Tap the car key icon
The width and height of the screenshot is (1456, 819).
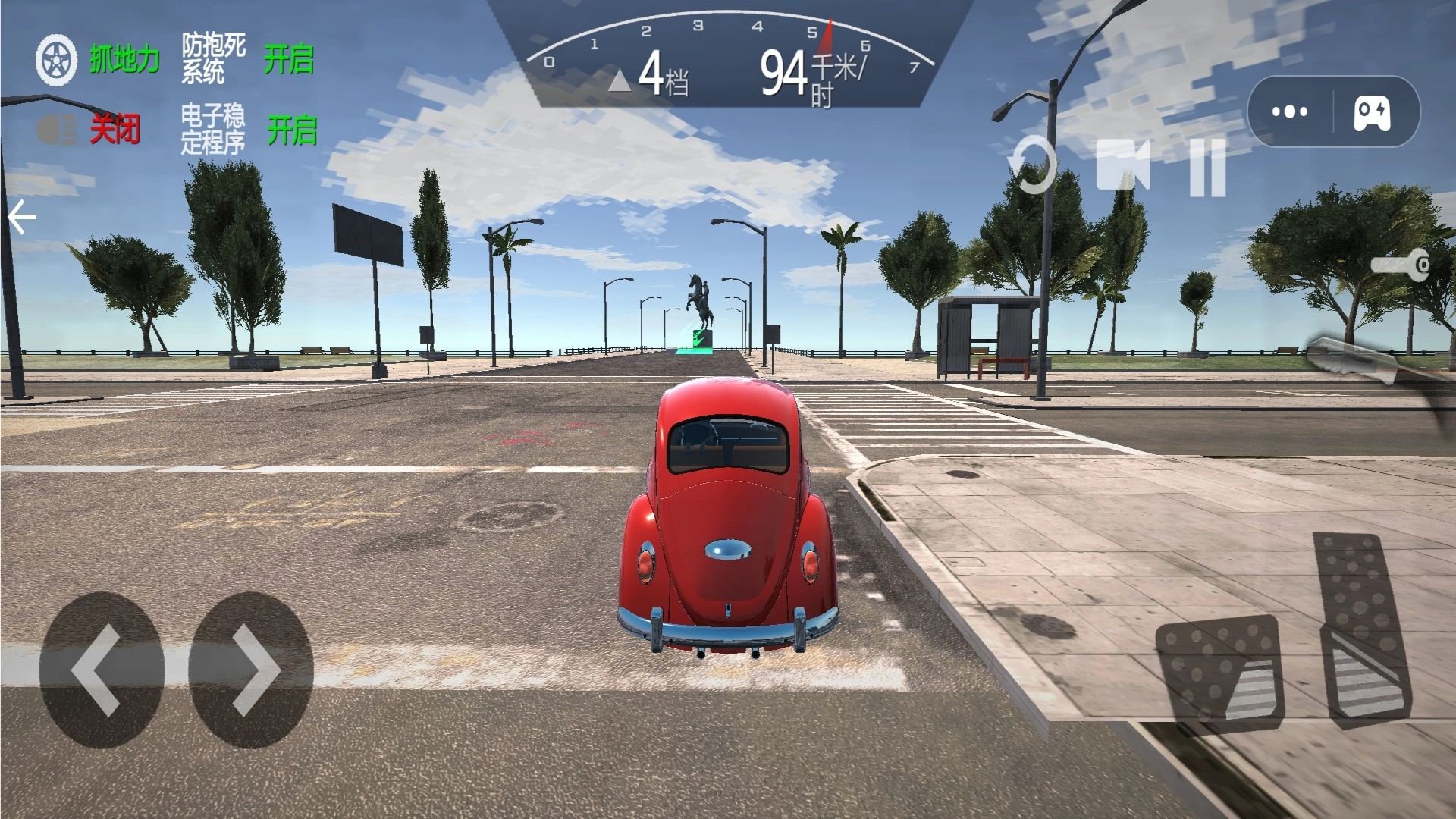pos(1401,265)
